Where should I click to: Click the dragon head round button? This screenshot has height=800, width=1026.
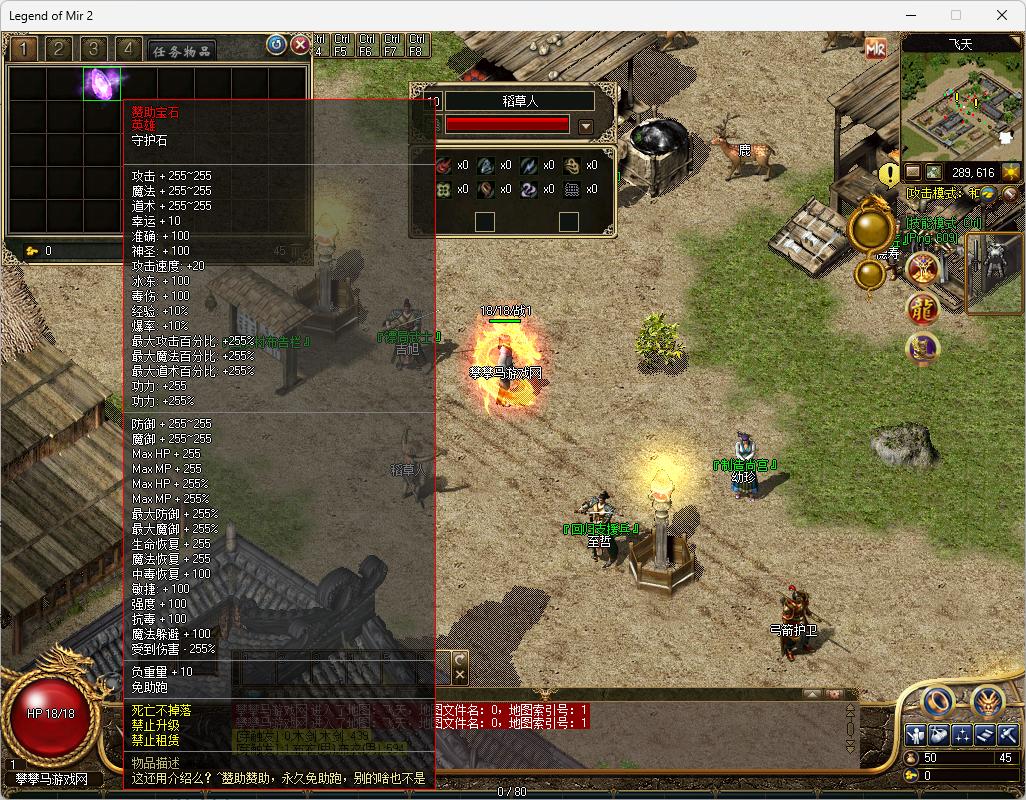pyautogui.click(x=987, y=703)
